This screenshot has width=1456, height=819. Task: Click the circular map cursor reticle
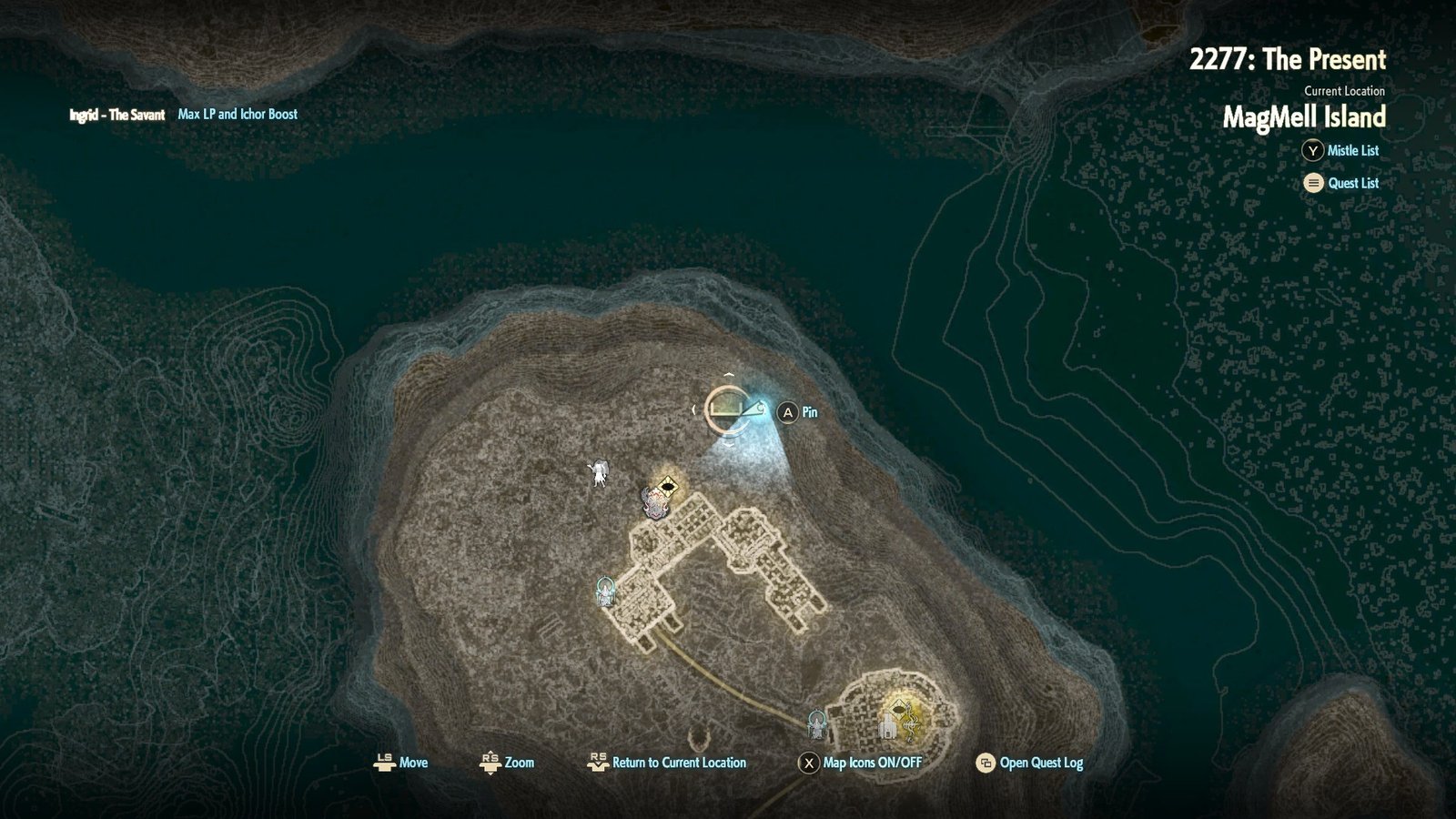click(x=727, y=409)
